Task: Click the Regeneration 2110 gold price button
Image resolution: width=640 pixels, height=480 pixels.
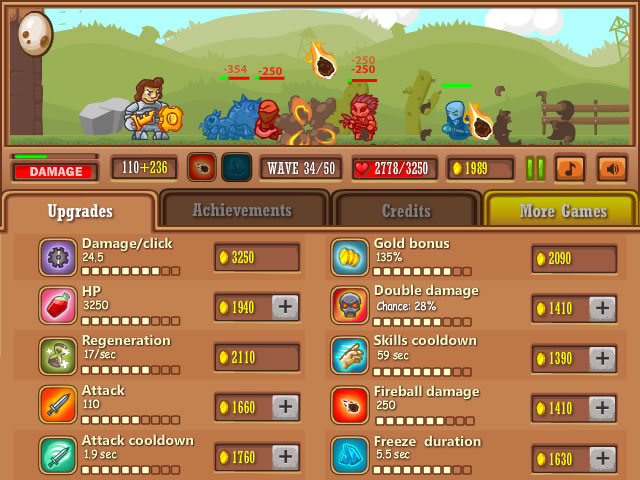Action: tap(257, 358)
